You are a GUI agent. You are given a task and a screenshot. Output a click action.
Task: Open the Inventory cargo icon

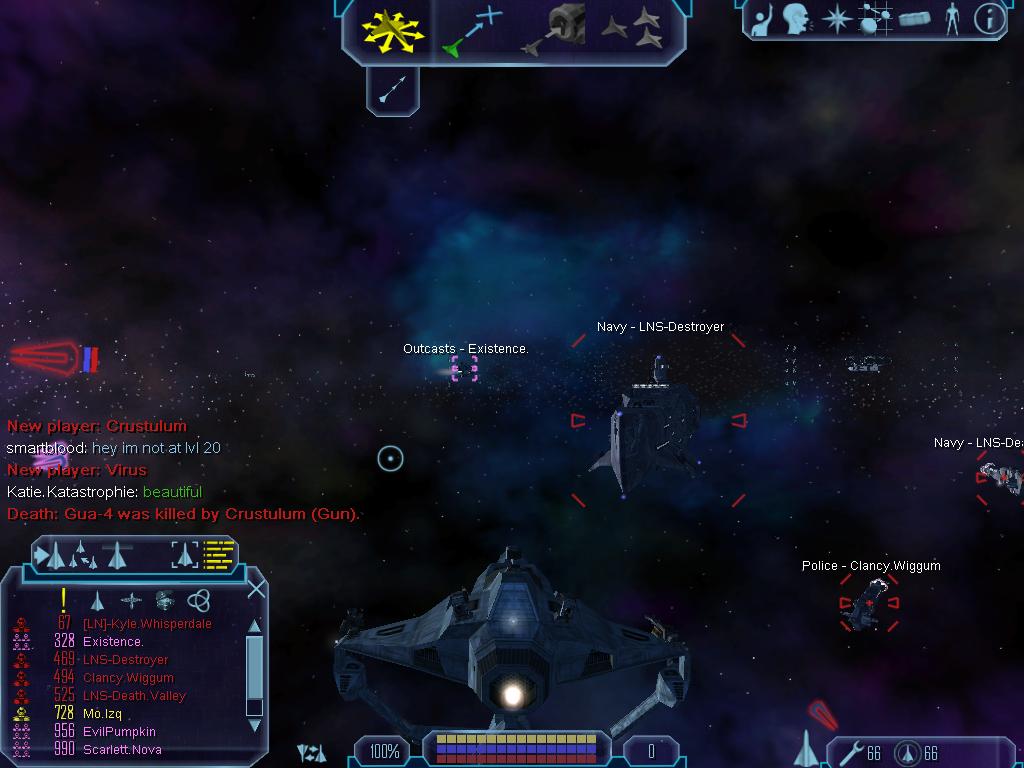click(x=915, y=19)
